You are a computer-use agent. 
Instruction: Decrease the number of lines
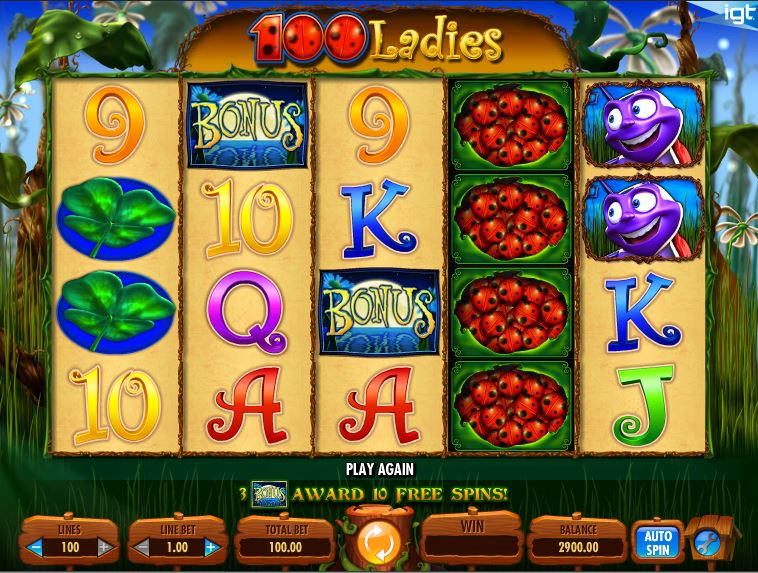[x=36, y=547]
